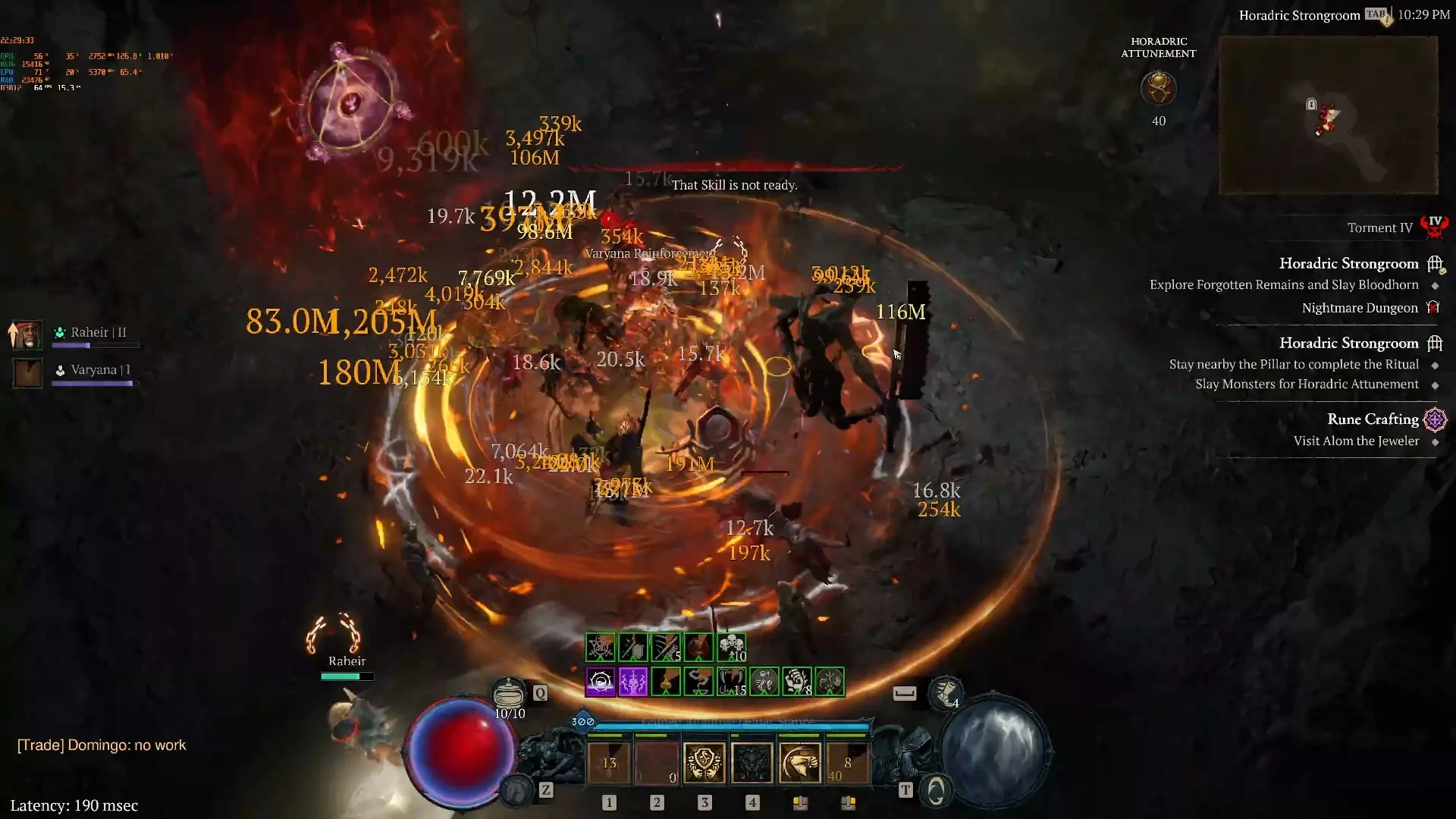
Task: Use the healing potion flask
Action: pos(509,692)
